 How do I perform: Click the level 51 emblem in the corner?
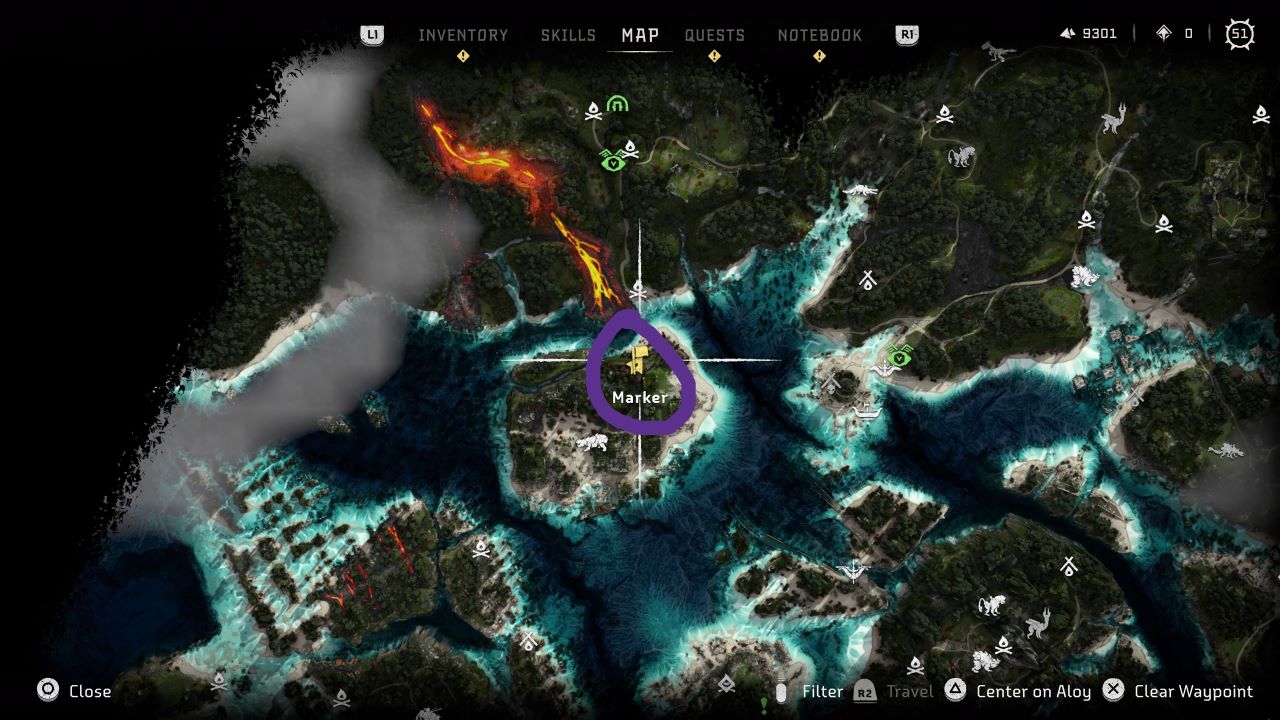click(1239, 33)
